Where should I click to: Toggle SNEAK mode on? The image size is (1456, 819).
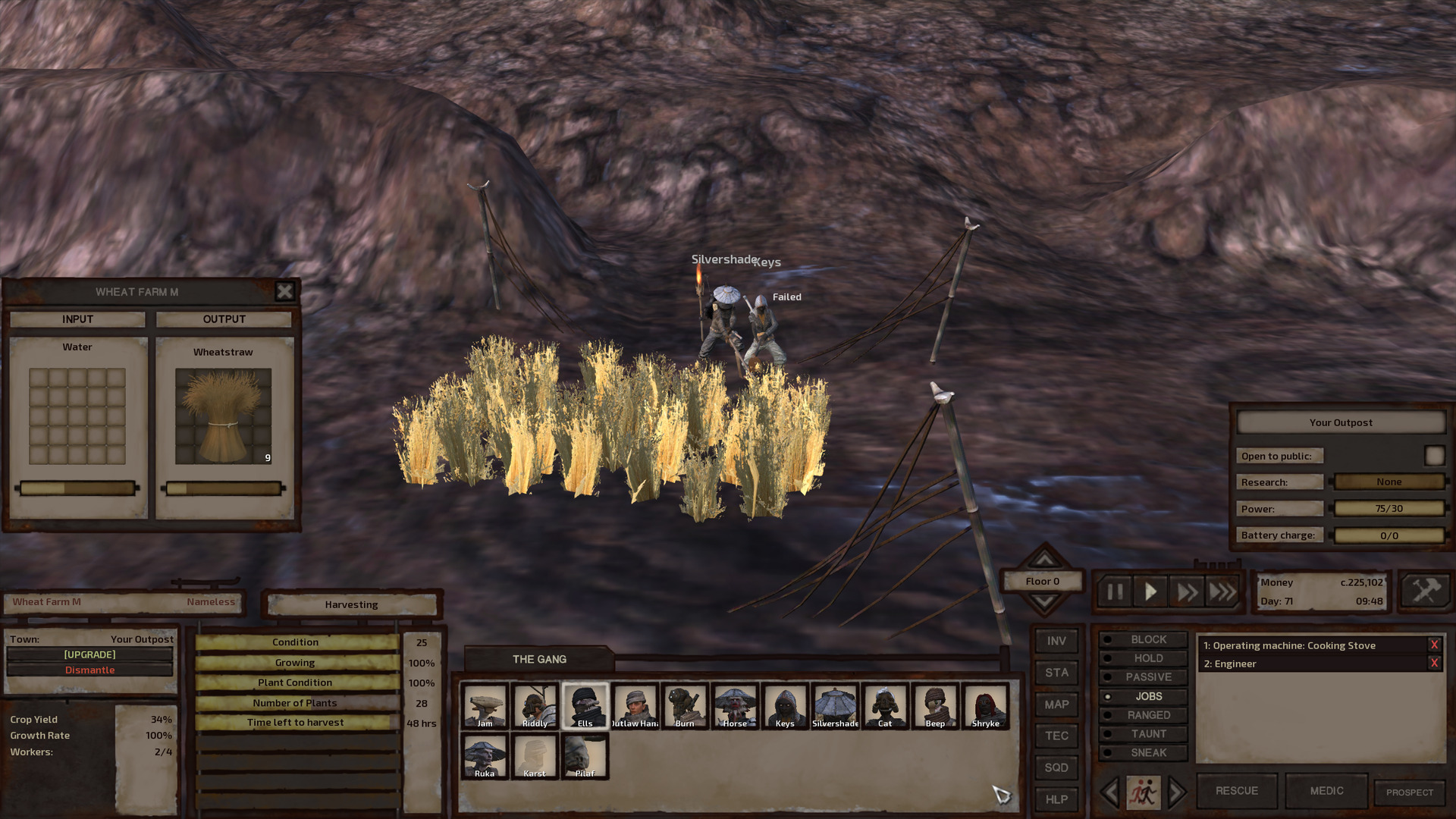(x=1143, y=752)
